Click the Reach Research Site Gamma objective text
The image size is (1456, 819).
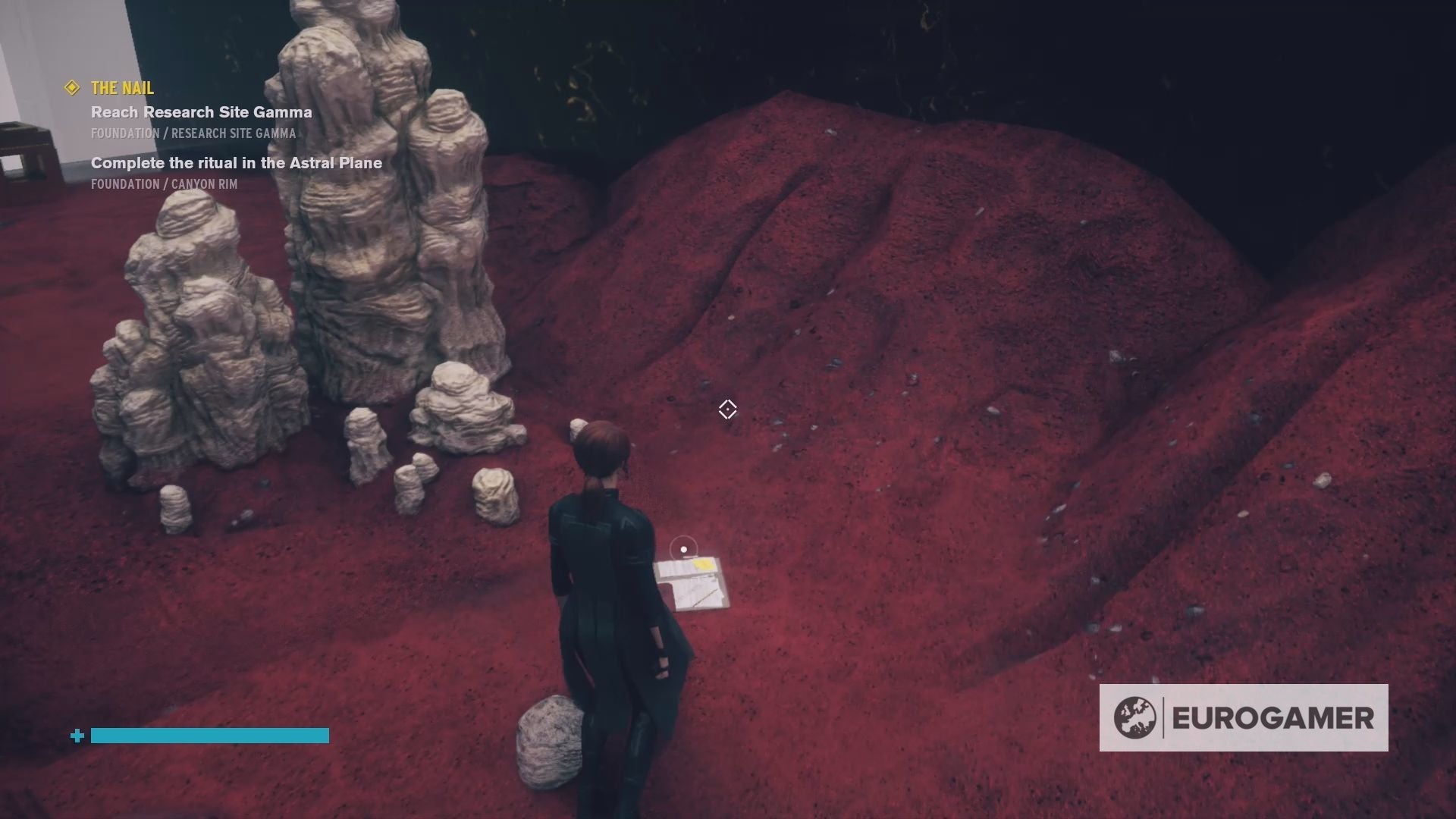199,112
